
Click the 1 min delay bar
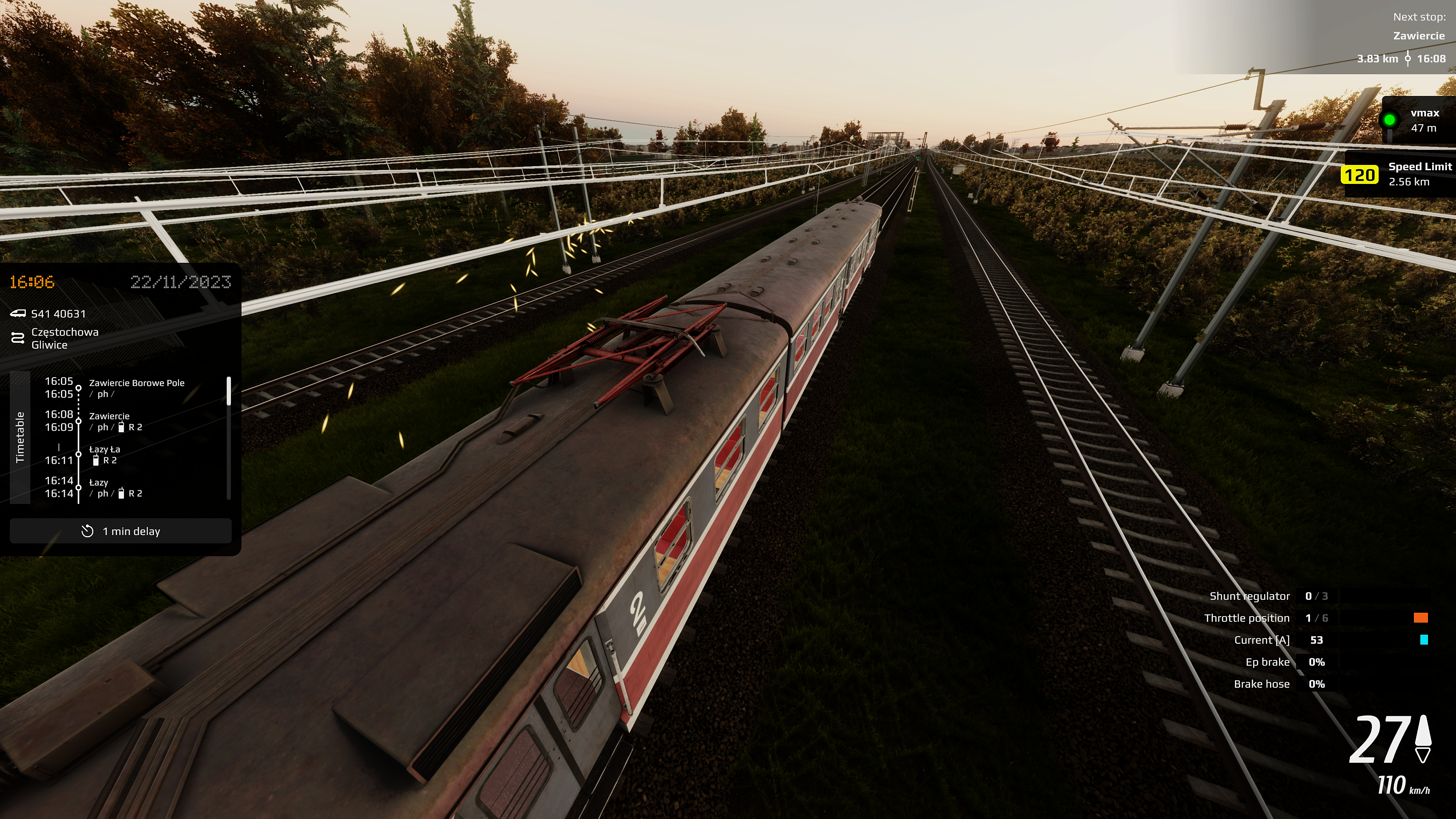pyautogui.click(x=121, y=531)
